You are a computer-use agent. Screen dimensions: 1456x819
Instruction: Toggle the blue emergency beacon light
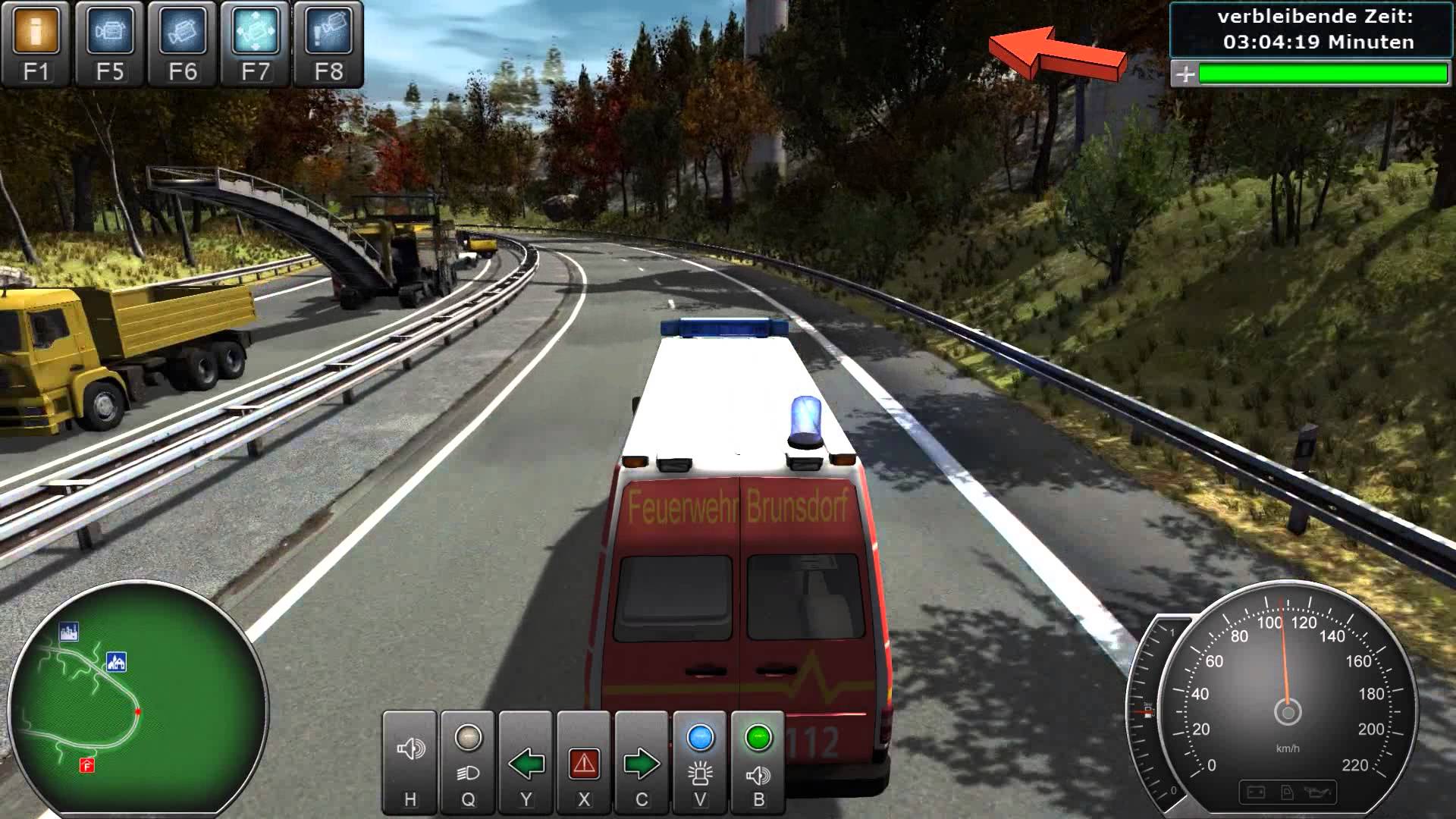pos(700,761)
